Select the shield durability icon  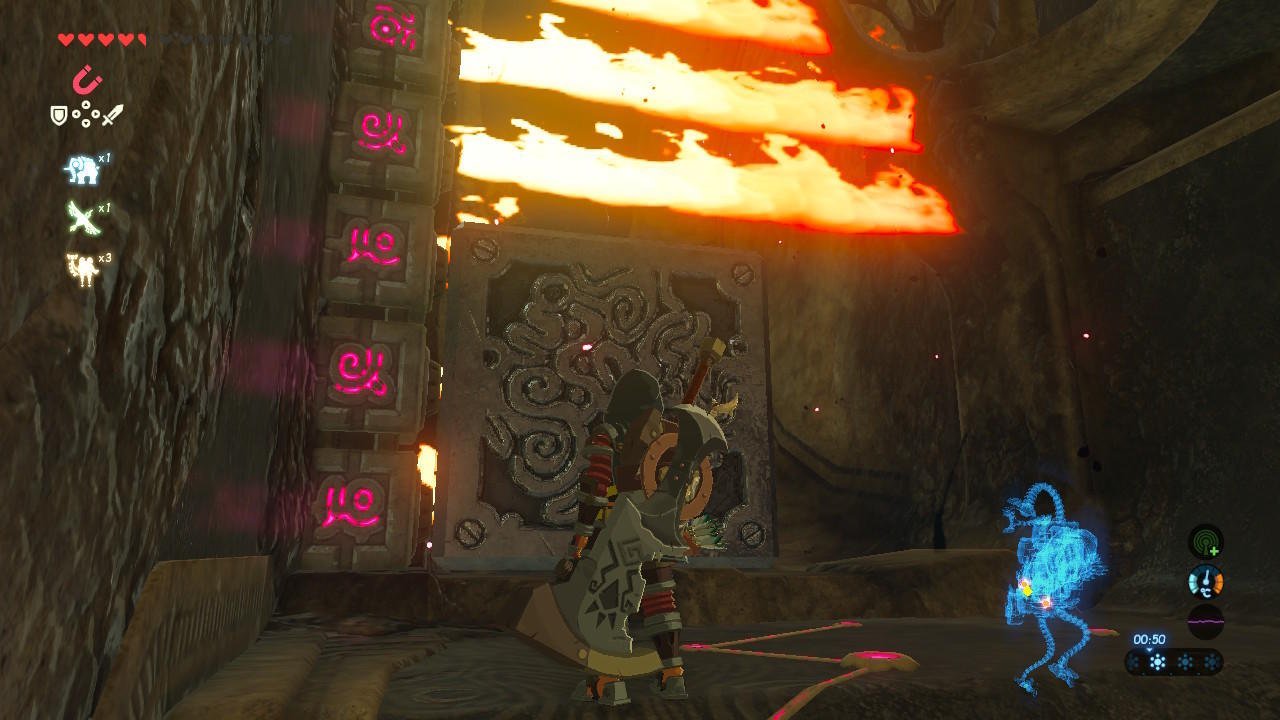tap(59, 116)
